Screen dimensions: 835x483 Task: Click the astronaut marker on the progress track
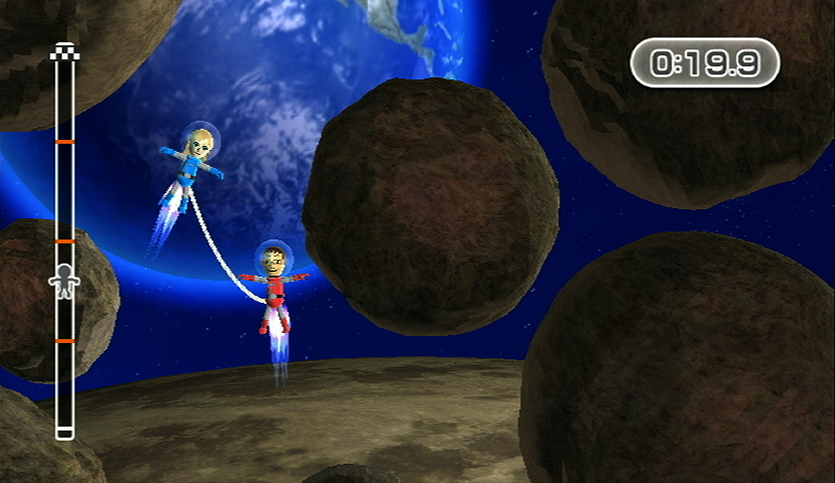coord(64,282)
